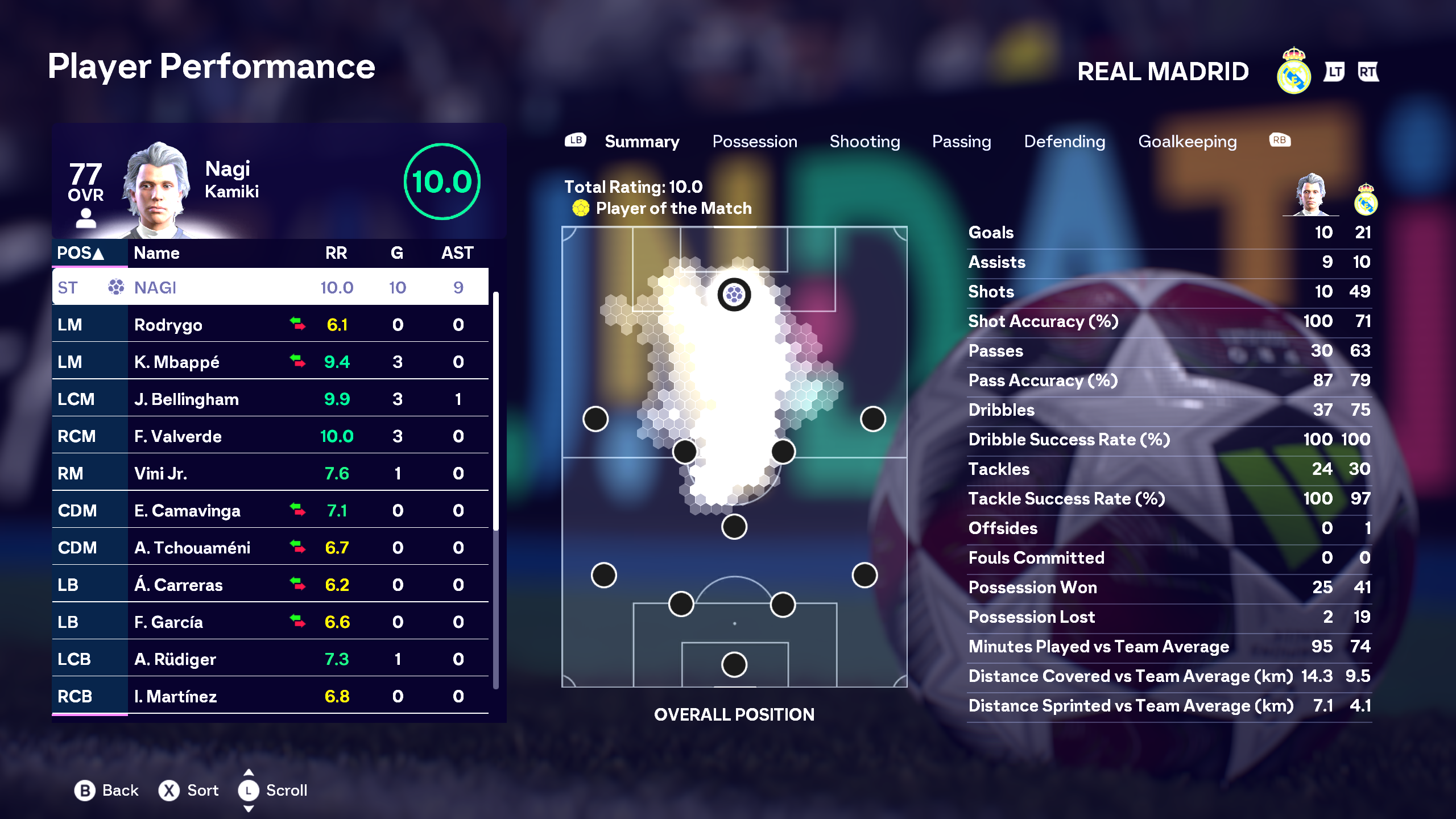The width and height of the screenshot is (1456, 819).
Task: Switch to the Goalkeeping tab
Action: pyautogui.click(x=1188, y=142)
